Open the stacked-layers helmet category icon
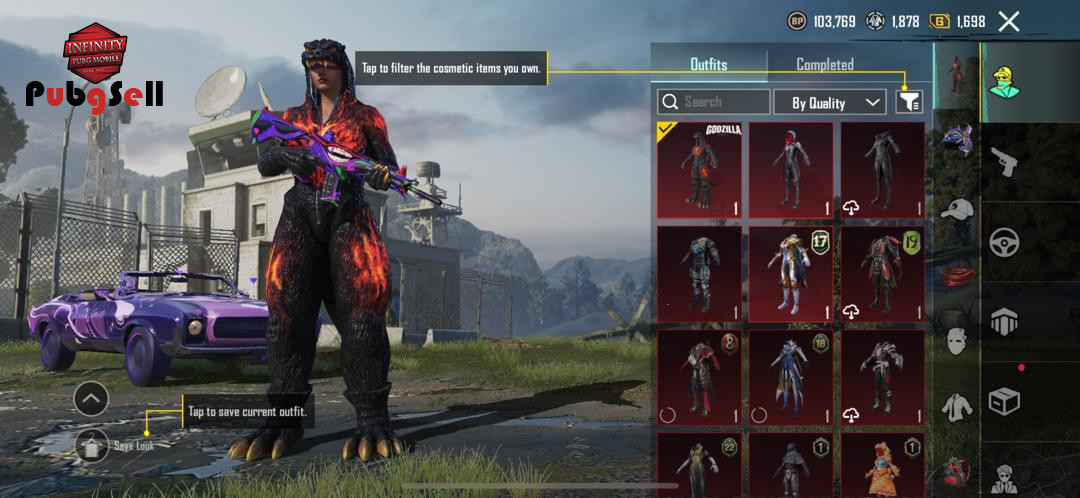The height and width of the screenshot is (498, 1080). click(x=1004, y=322)
